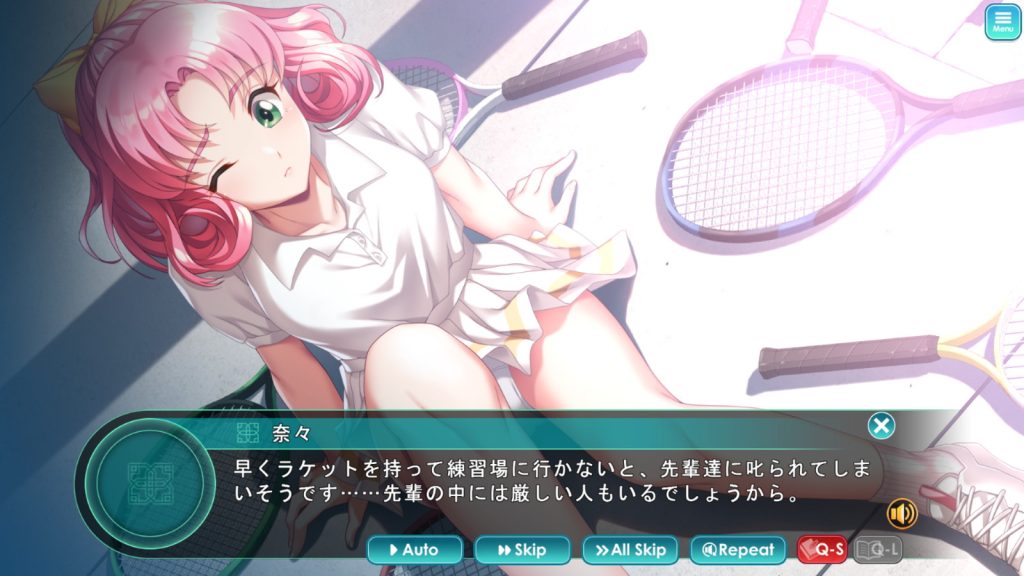Hide the dialogue box with the X
The height and width of the screenshot is (576, 1024).
[881, 427]
